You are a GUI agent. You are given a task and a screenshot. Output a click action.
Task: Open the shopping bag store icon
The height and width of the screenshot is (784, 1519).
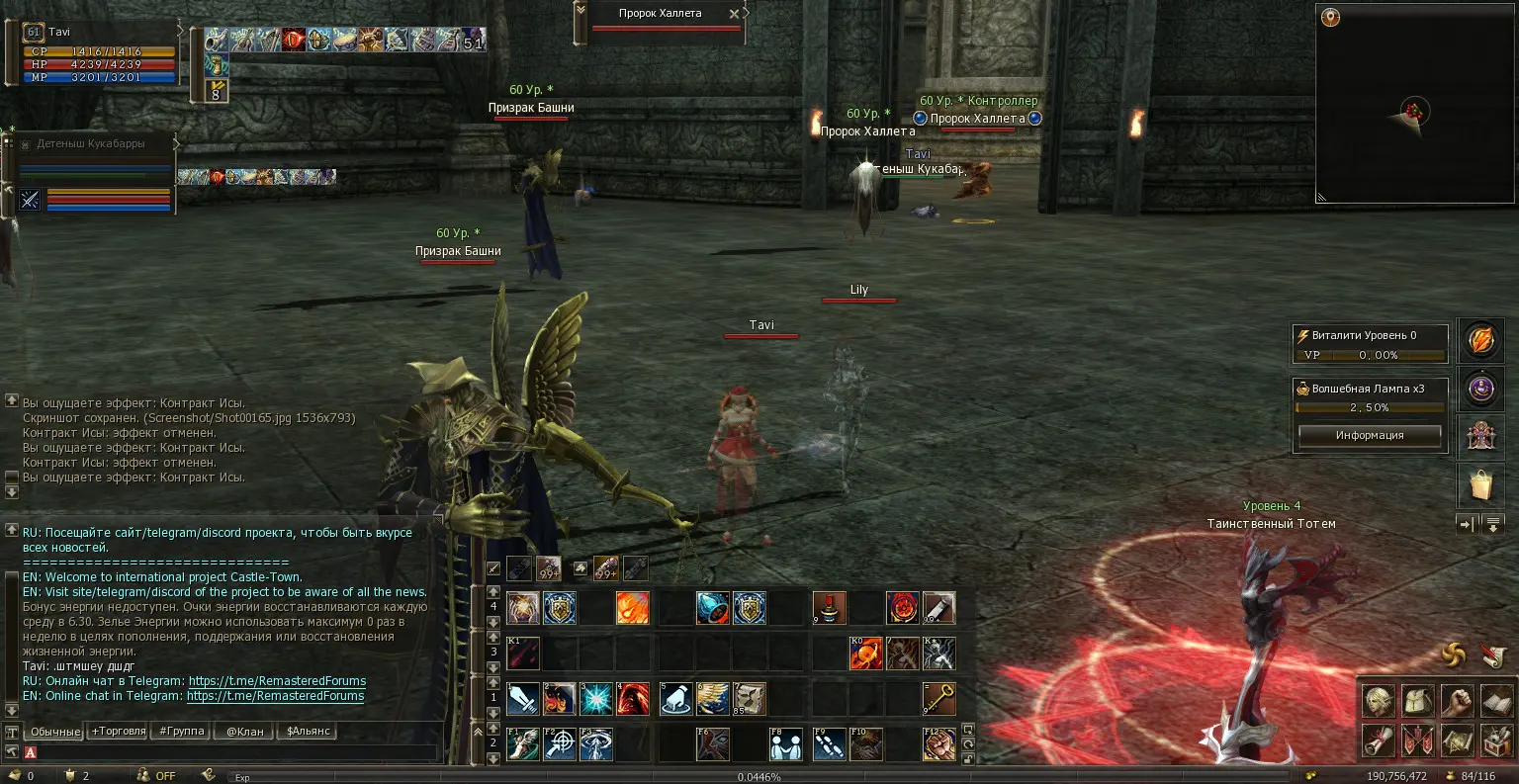pos(1480,485)
